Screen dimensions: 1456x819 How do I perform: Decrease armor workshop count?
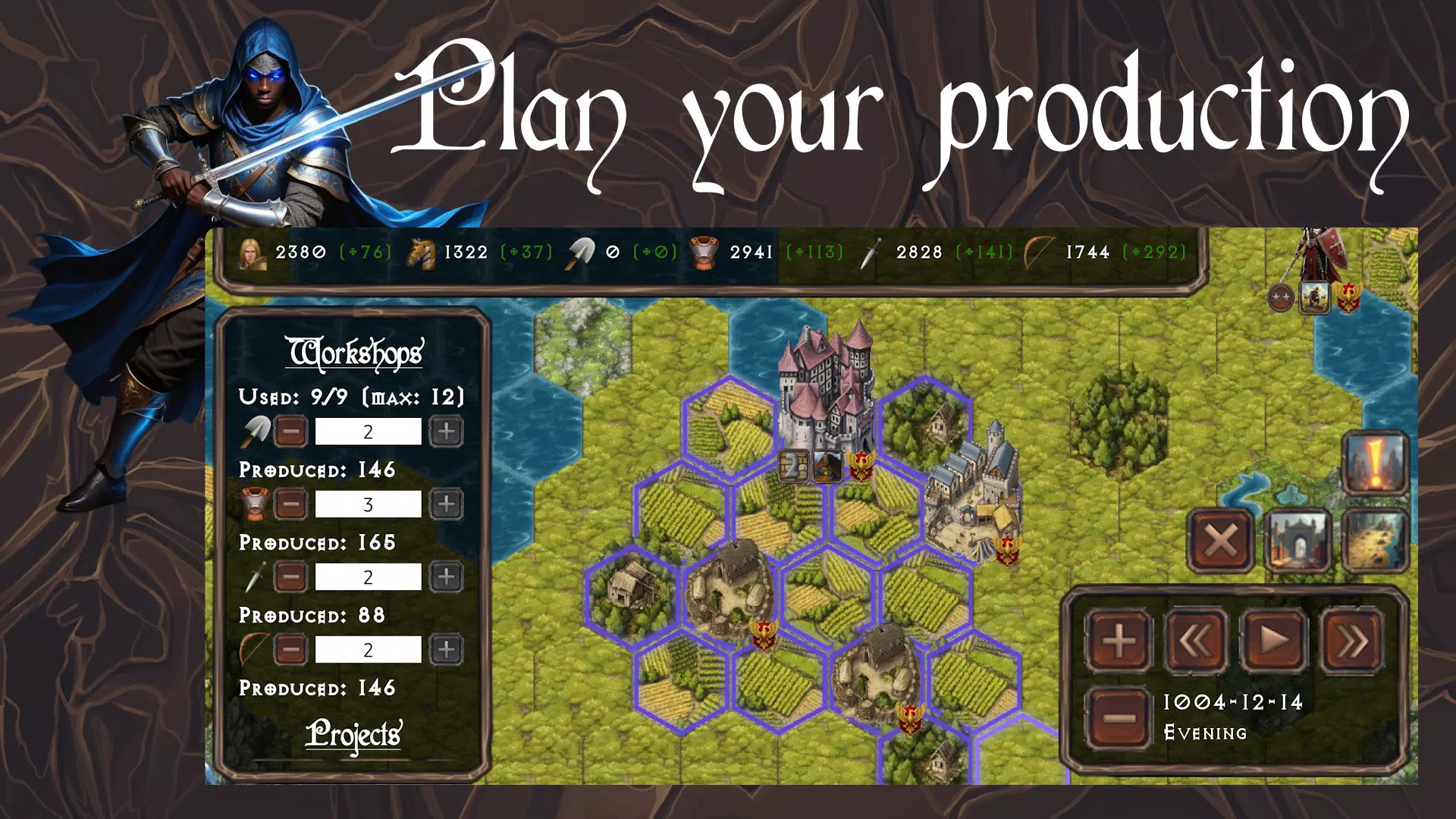pos(290,504)
